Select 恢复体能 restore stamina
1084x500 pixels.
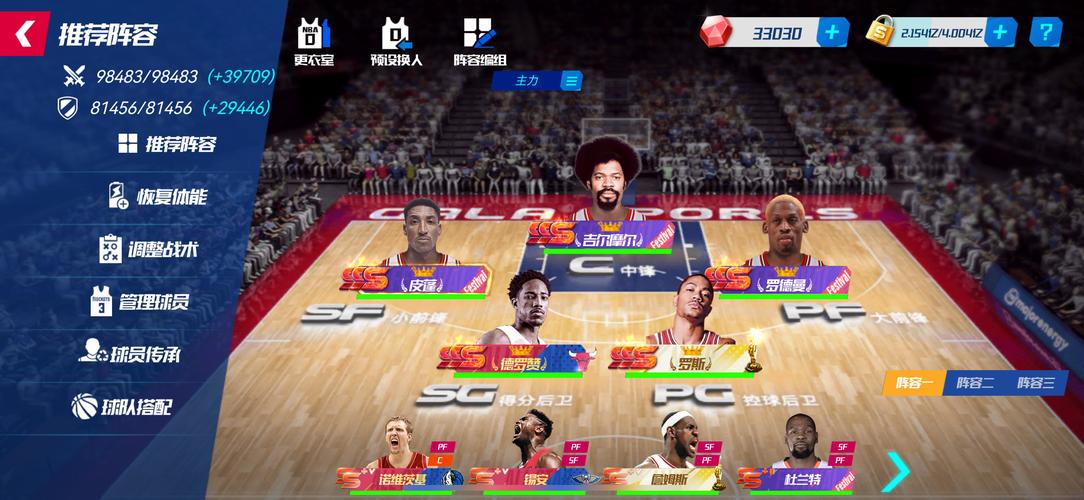point(158,196)
